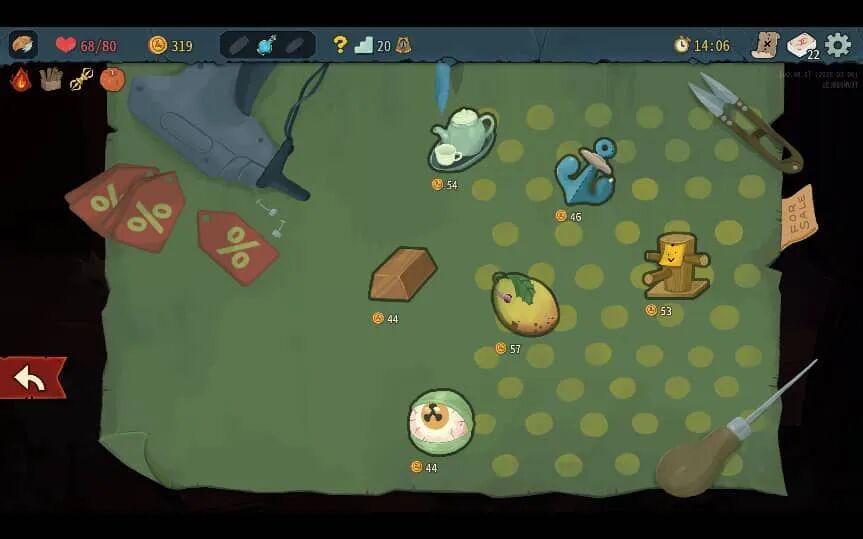Open the settings gear menu
The height and width of the screenshot is (539, 863).
(x=838, y=45)
